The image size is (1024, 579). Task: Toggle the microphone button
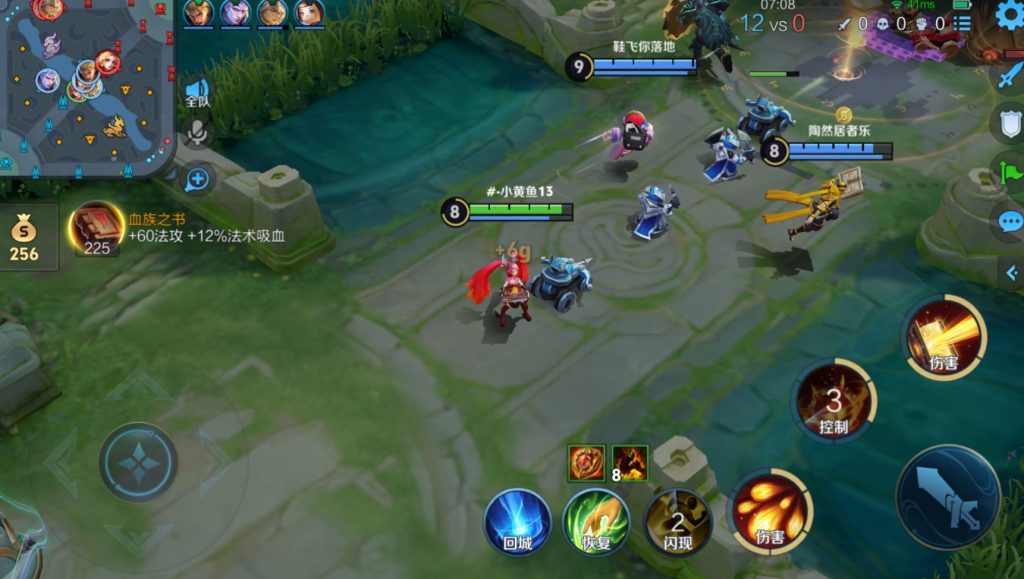(197, 133)
